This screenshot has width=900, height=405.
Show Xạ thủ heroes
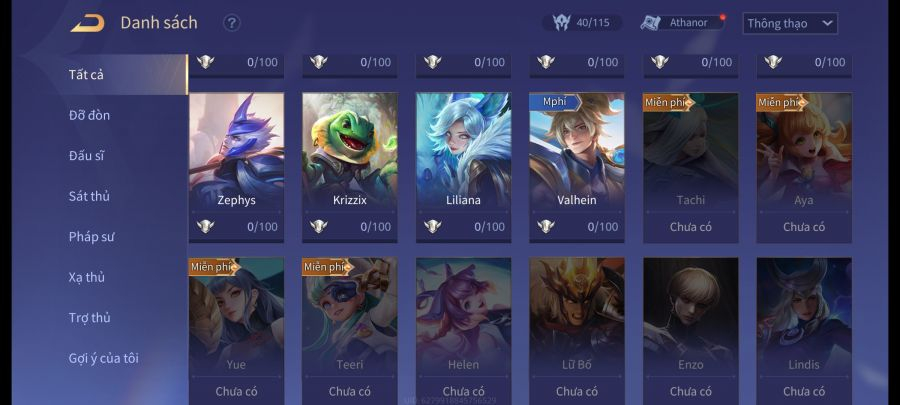[x=87, y=277]
